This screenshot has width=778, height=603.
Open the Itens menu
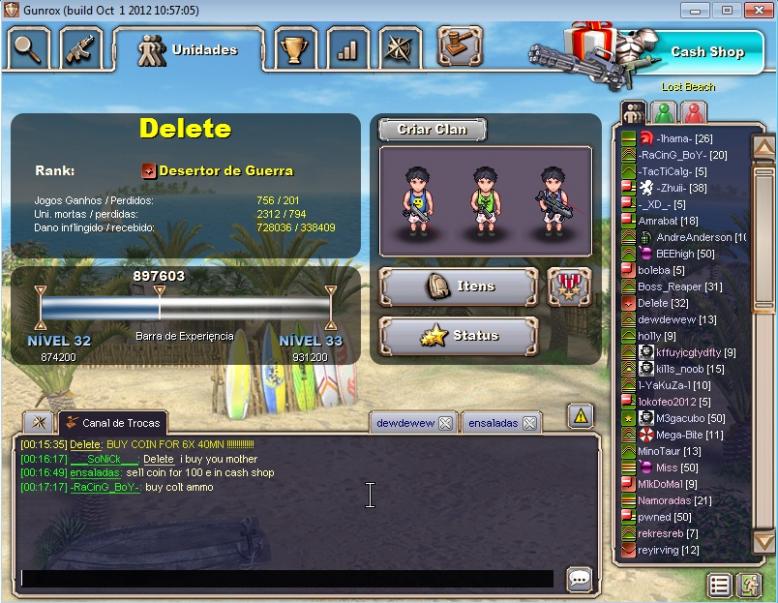459,286
